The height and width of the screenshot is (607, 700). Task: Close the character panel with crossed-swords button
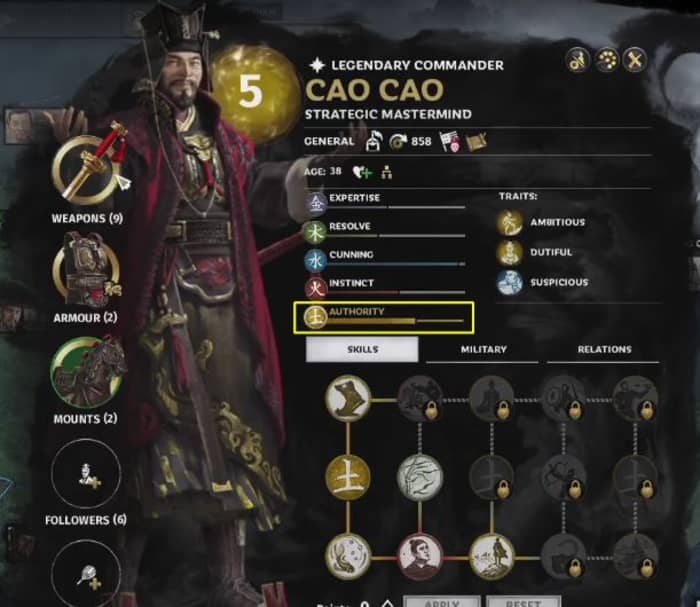635,59
